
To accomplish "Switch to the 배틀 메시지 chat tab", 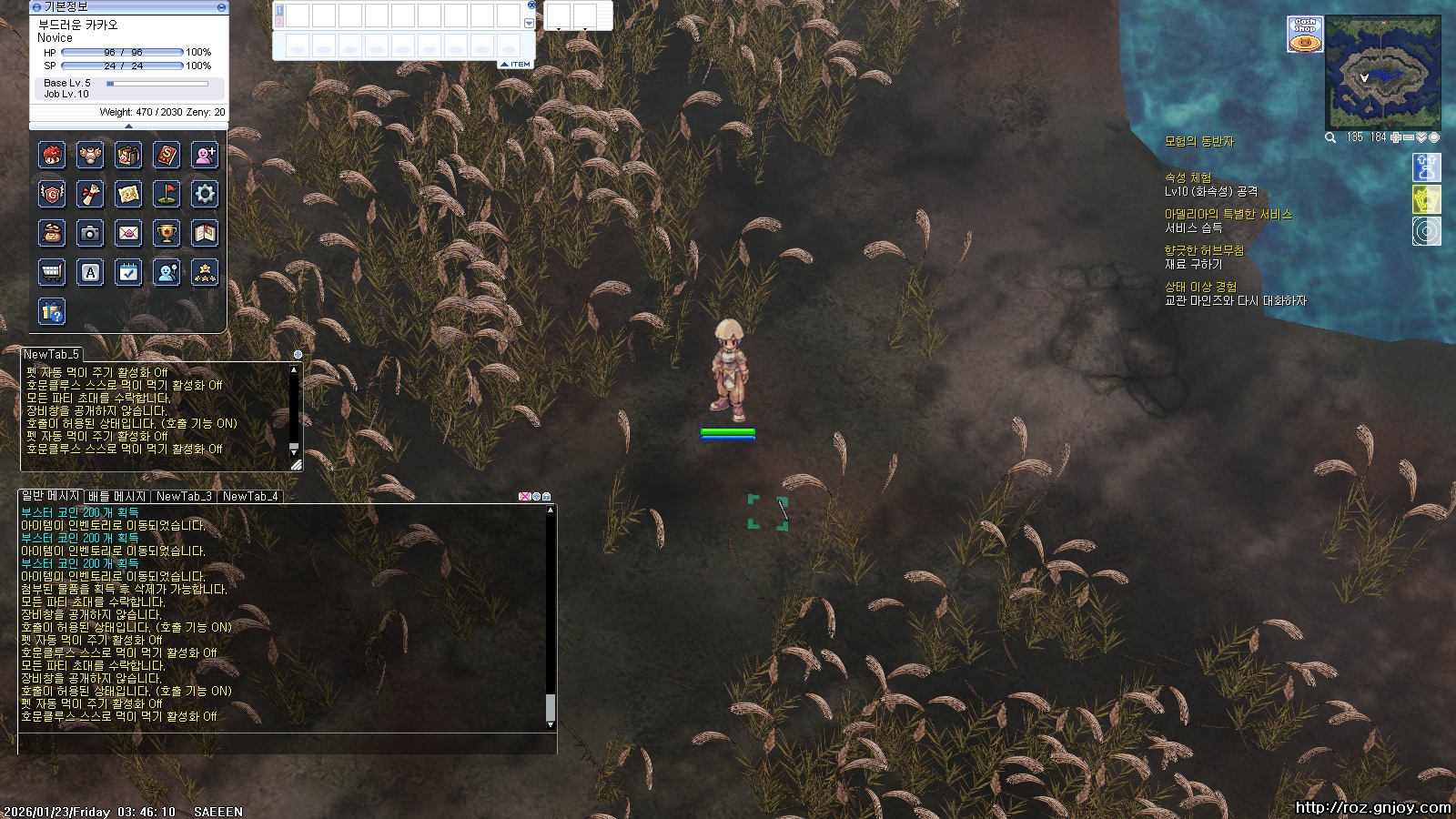I will pyautogui.click(x=116, y=497).
